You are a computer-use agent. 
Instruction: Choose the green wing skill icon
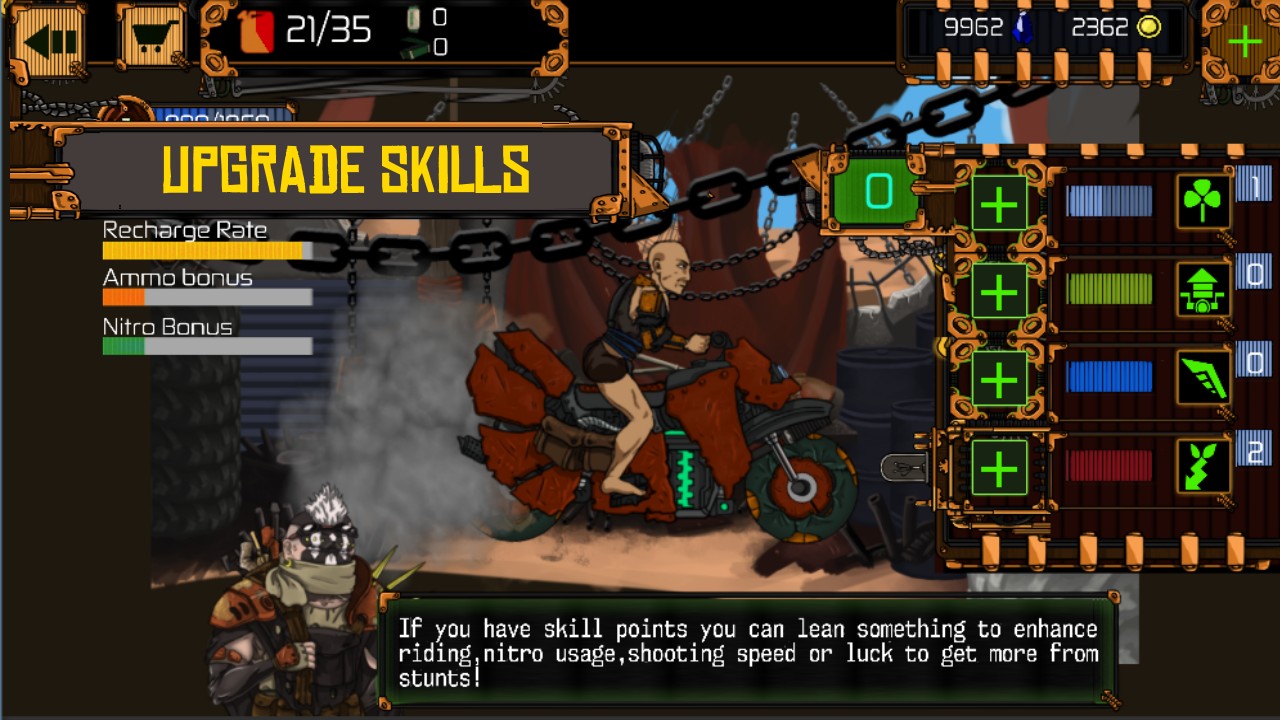(1203, 378)
